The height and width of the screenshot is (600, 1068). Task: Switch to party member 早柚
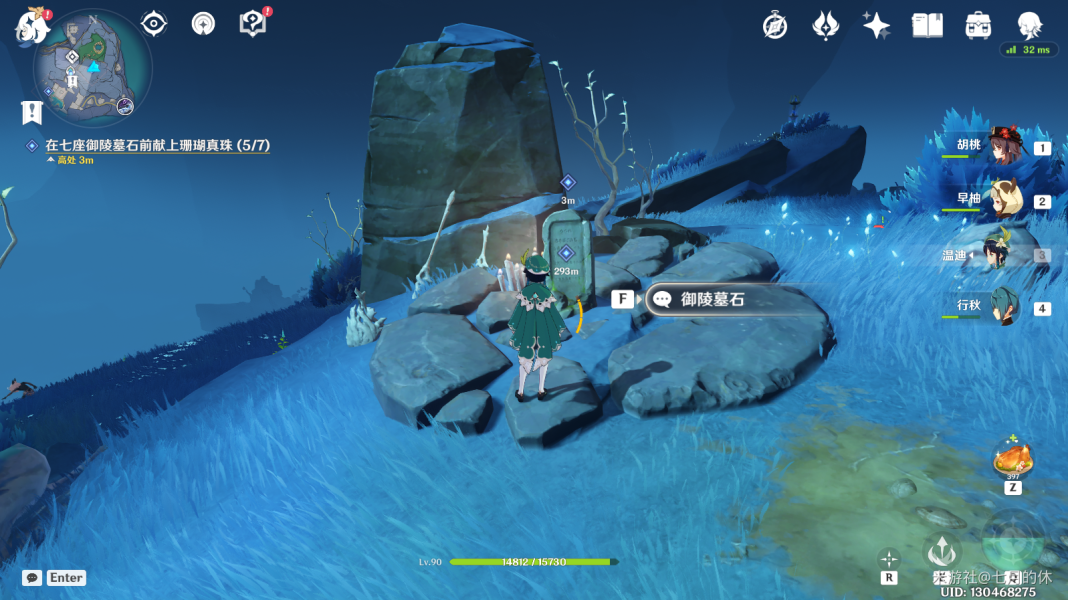pos(1002,199)
